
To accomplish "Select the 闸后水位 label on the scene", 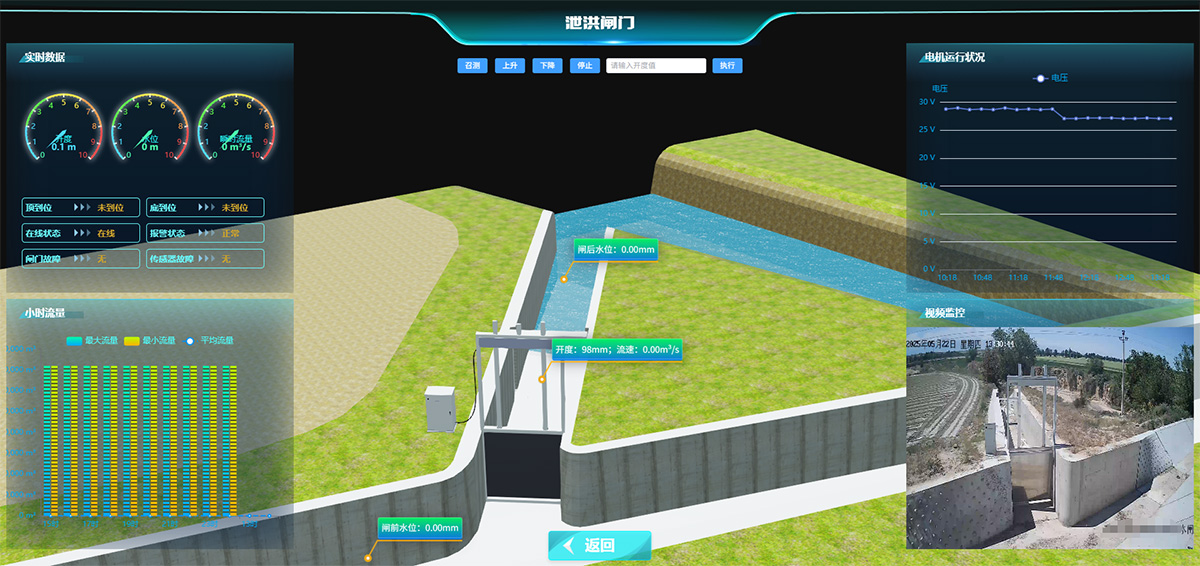I will coord(616,250).
